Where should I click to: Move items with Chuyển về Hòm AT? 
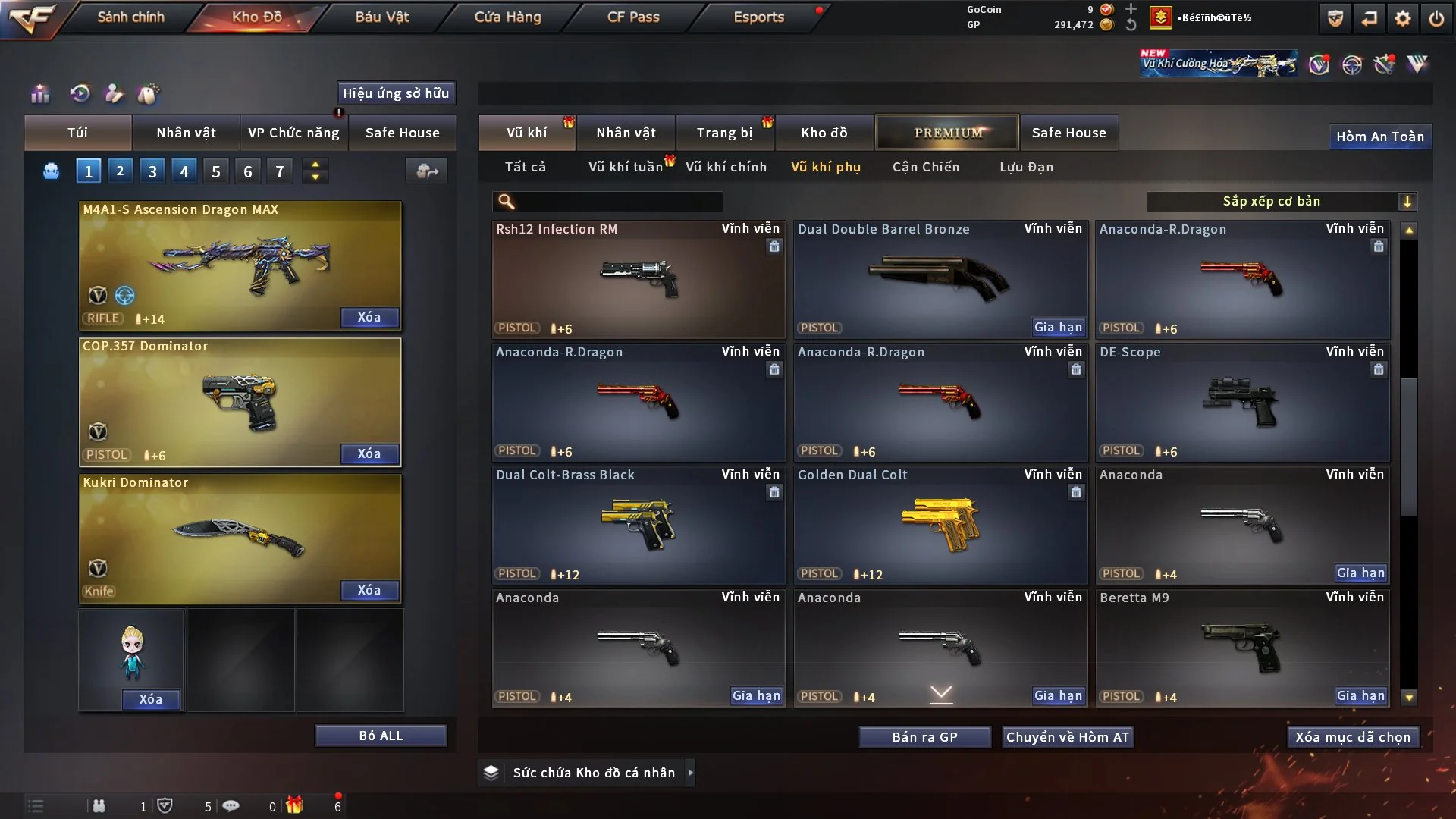coord(1068,737)
